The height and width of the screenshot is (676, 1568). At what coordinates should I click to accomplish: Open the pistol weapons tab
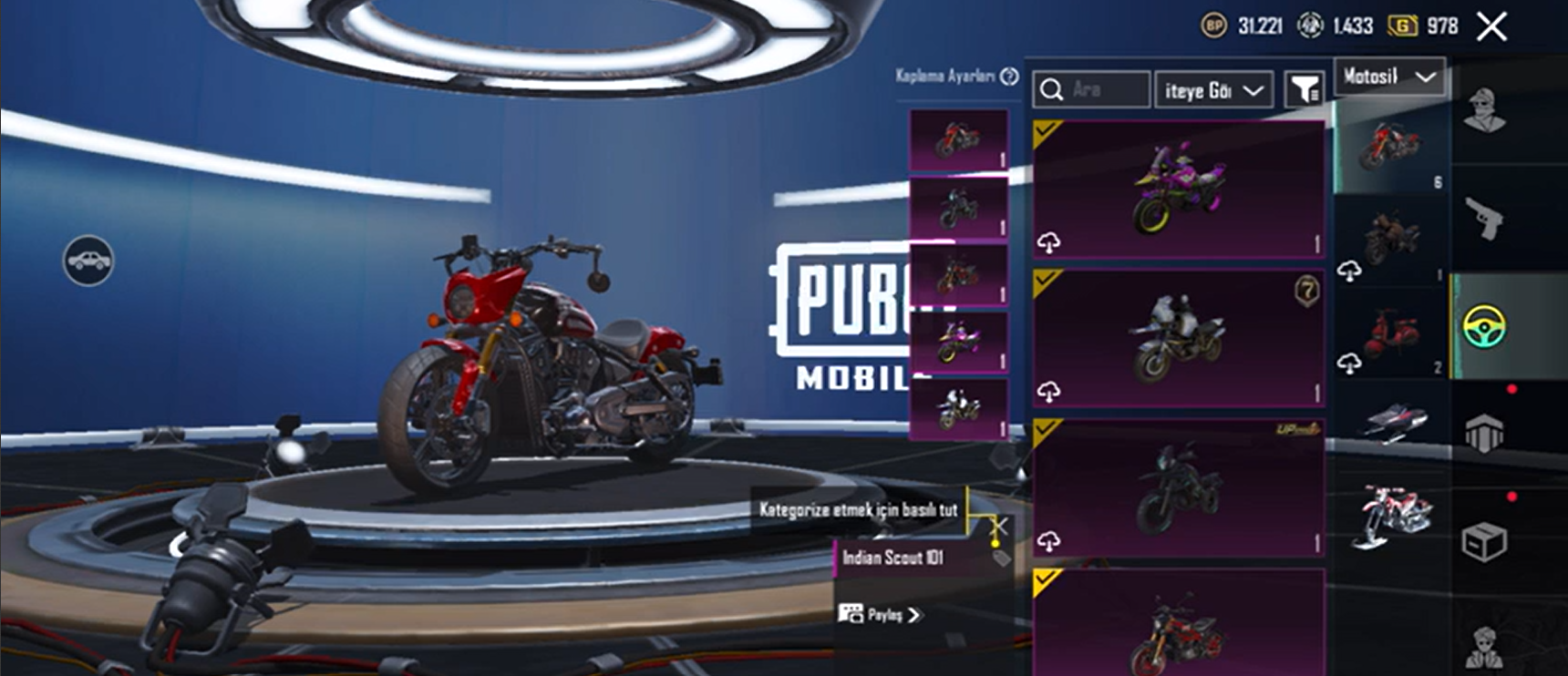pyautogui.click(x=1484, y=219)
